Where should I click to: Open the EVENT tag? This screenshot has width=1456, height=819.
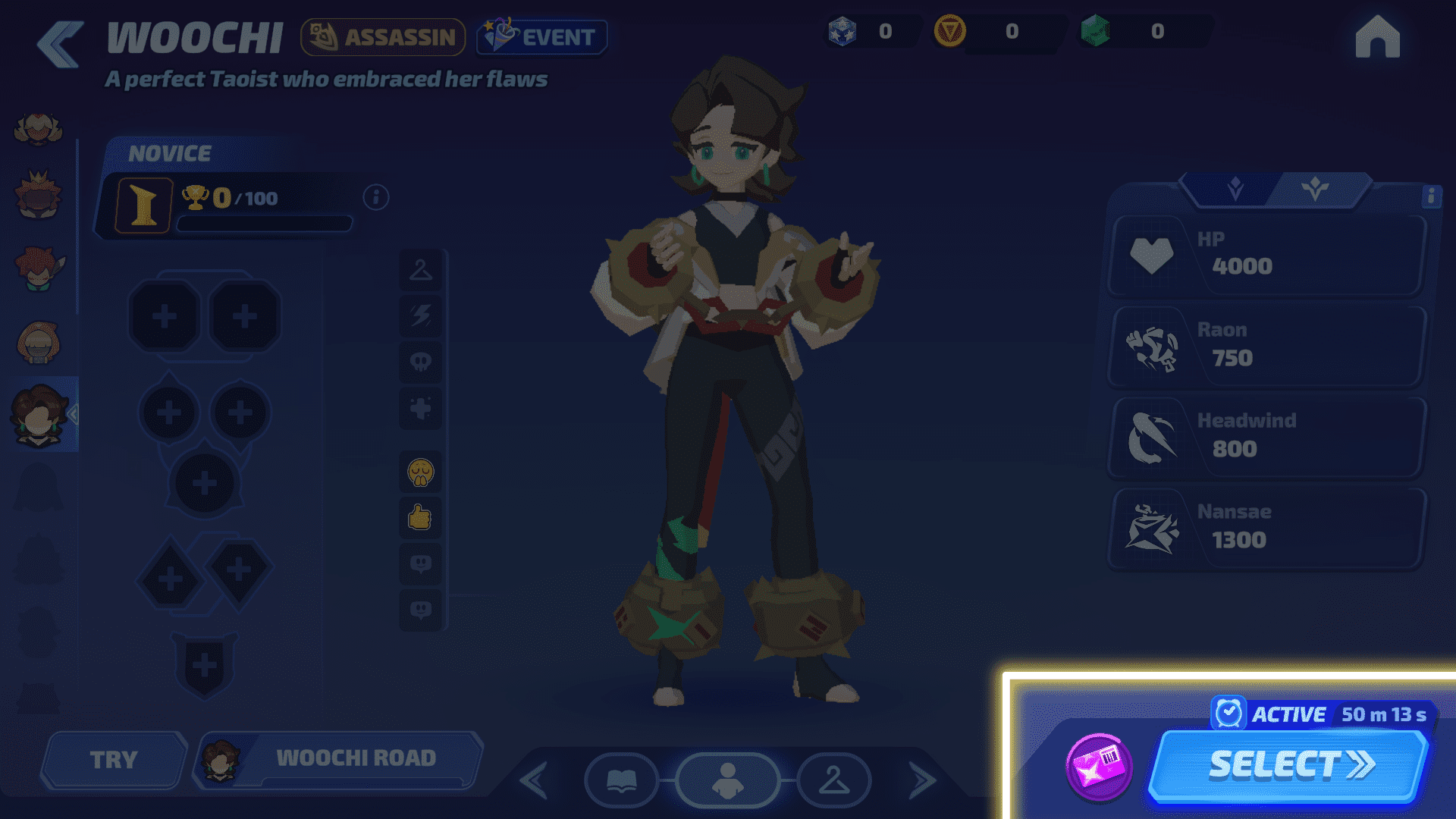pyautogui.click(x=541, y=36)
